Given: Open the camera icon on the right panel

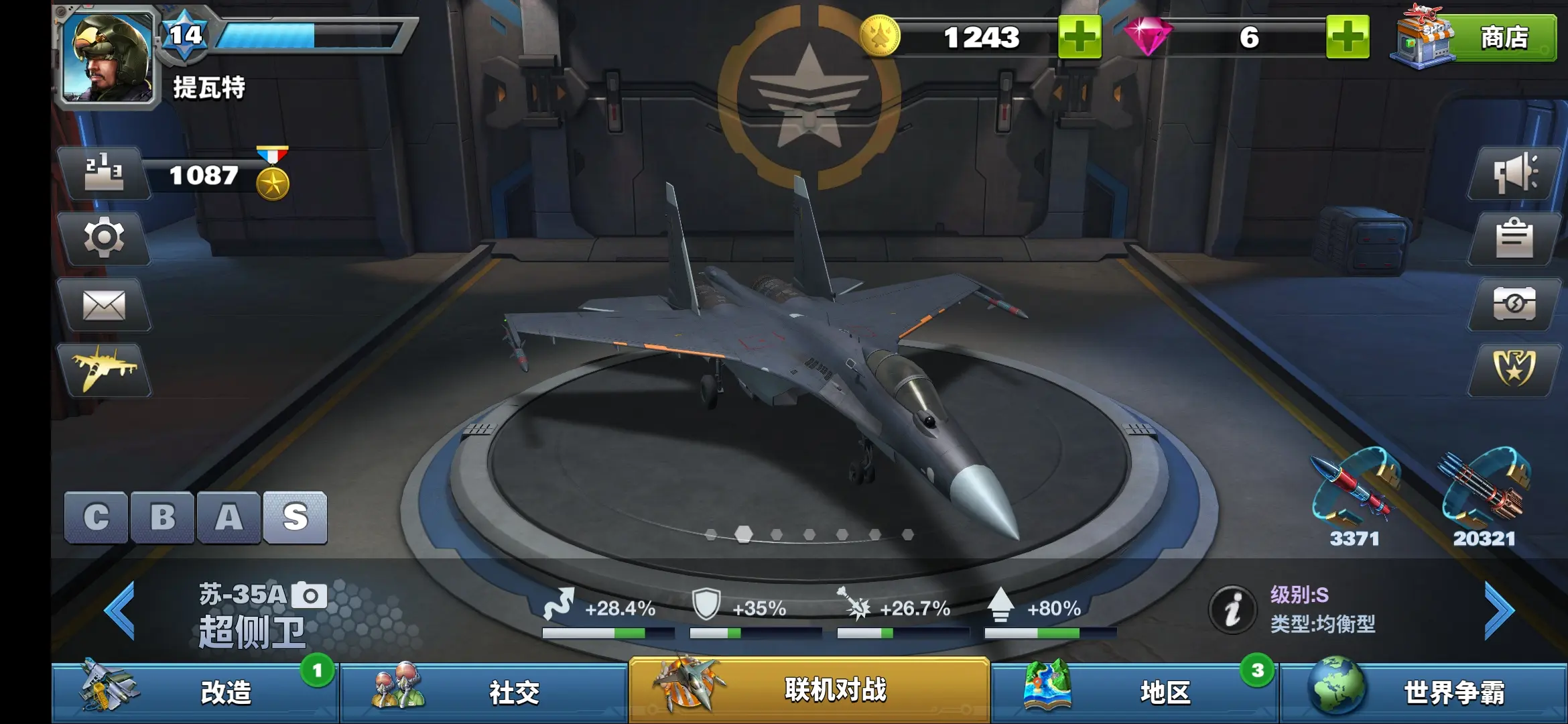Looking at the screenshot, I should pyautogui.click(x=1514, y=304).
